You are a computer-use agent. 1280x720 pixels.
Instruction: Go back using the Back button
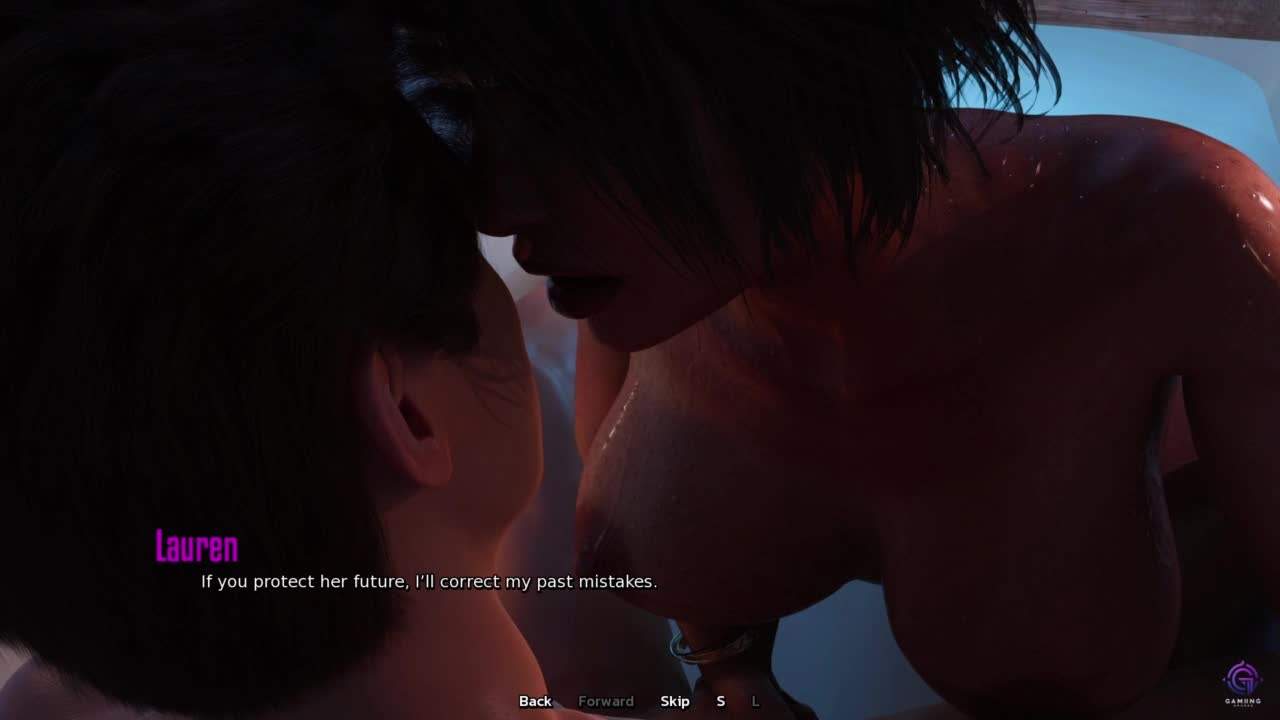click(x=535, y=701)
